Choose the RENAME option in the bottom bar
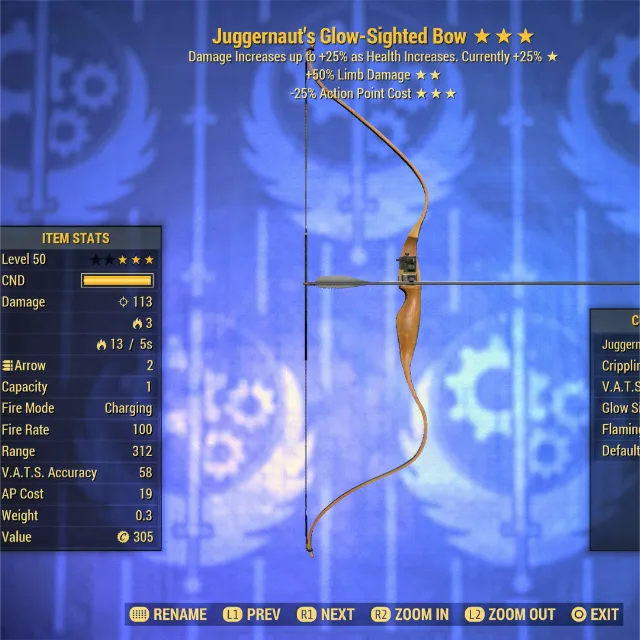 [169, 615]
